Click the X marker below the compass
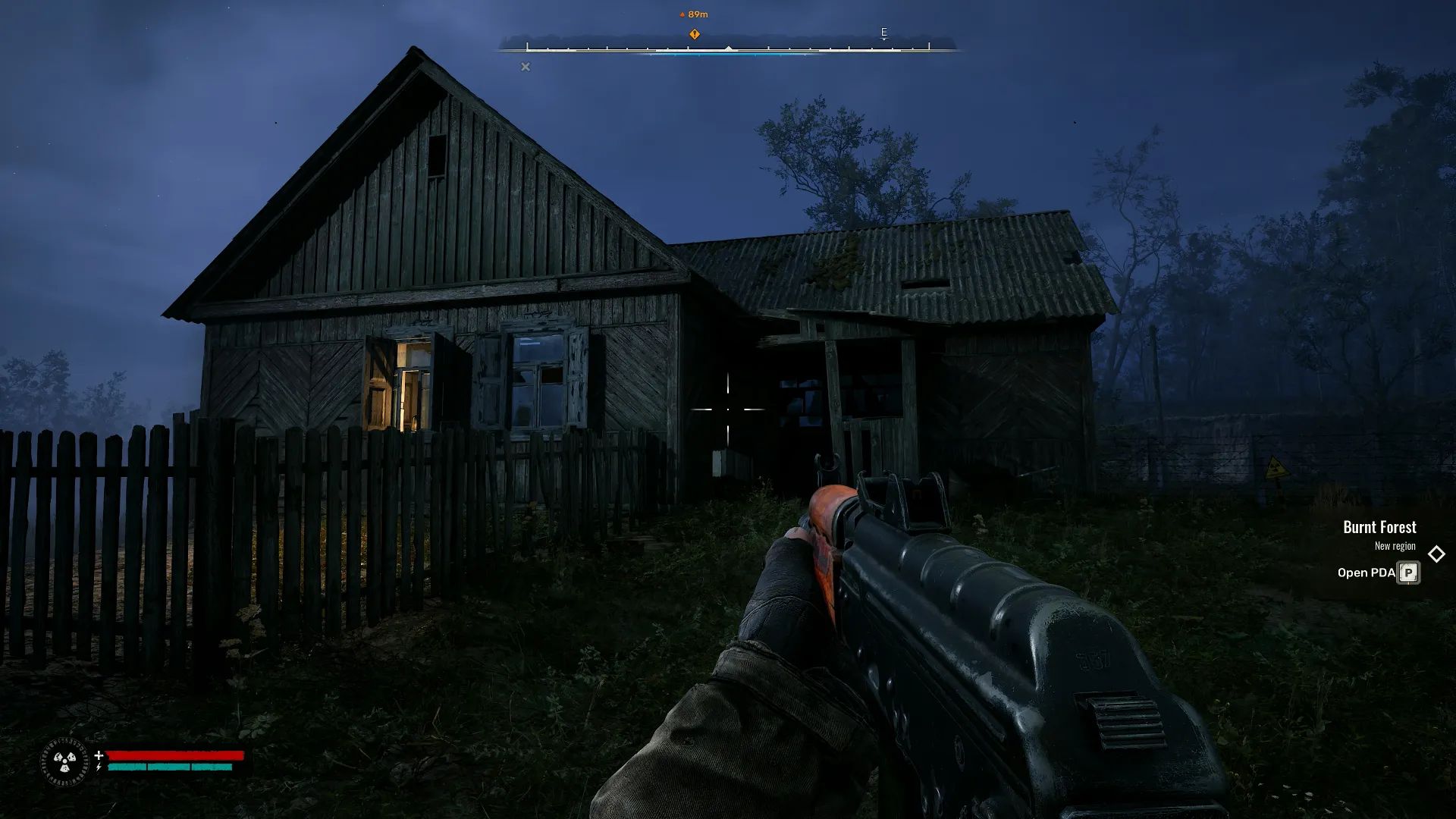This screenshot has width=1456, height=819. point(526,67)
